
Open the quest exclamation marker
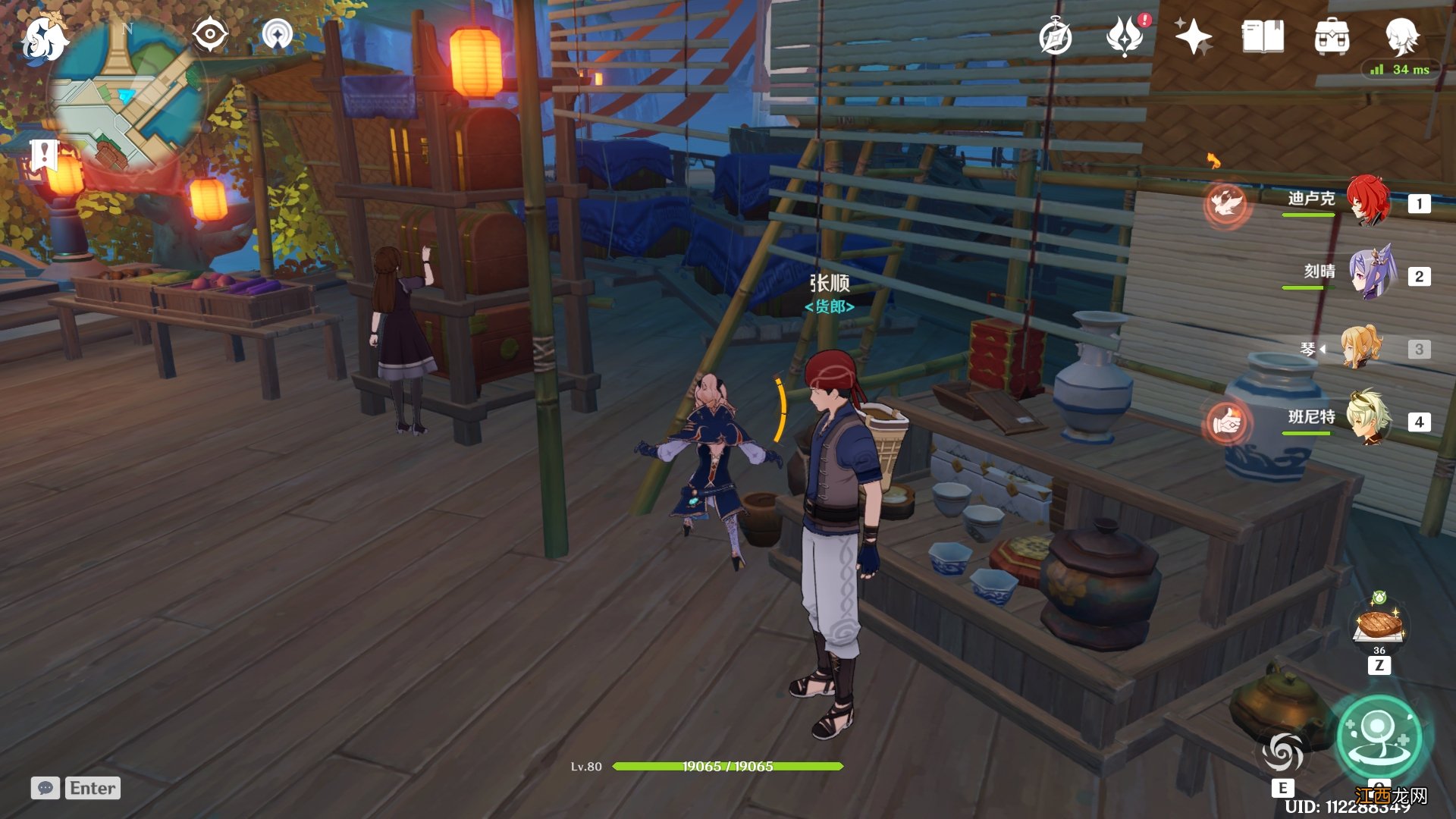[45, 155]
